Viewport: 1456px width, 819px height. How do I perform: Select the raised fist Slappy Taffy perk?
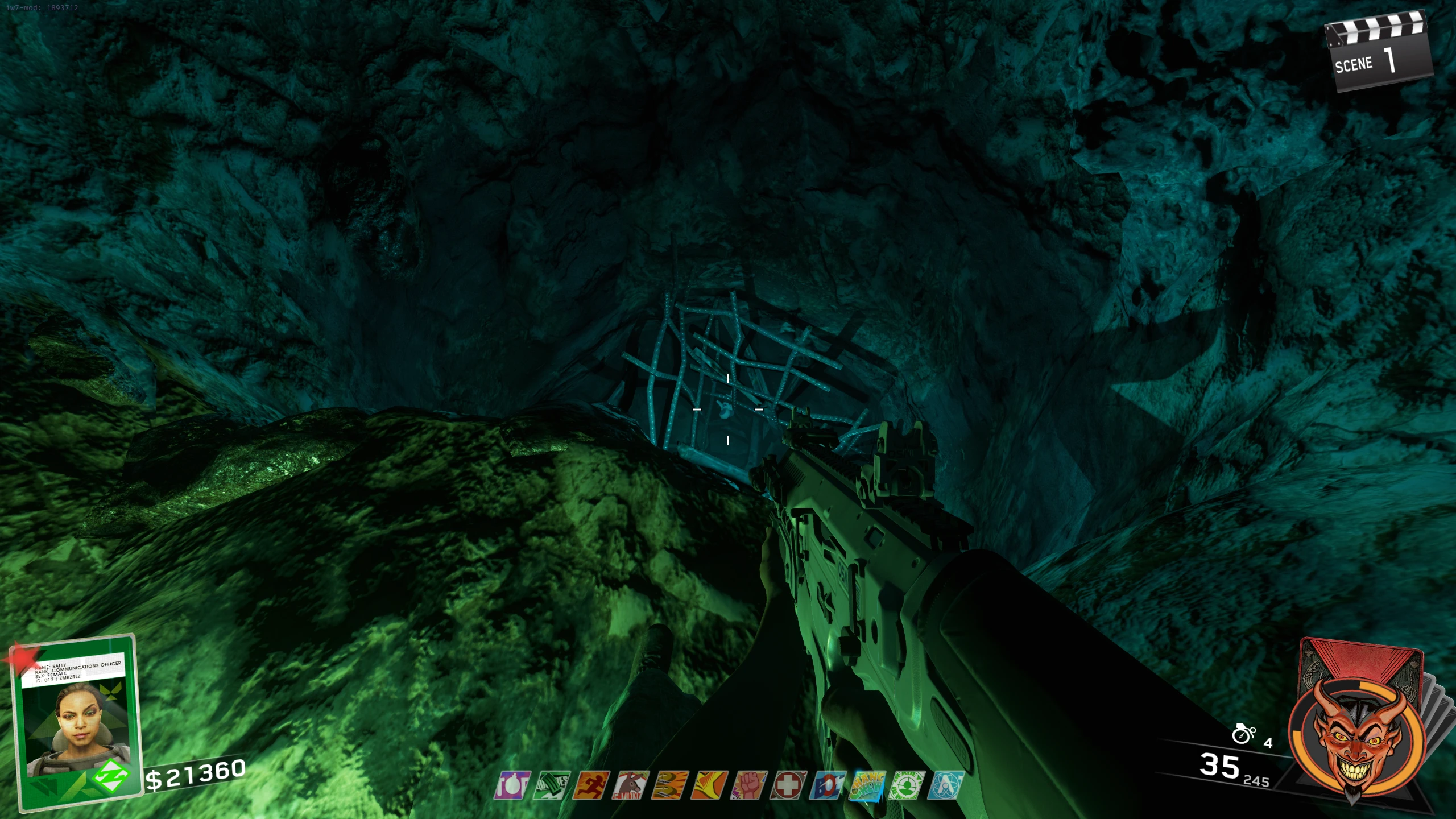coord(750,785)
